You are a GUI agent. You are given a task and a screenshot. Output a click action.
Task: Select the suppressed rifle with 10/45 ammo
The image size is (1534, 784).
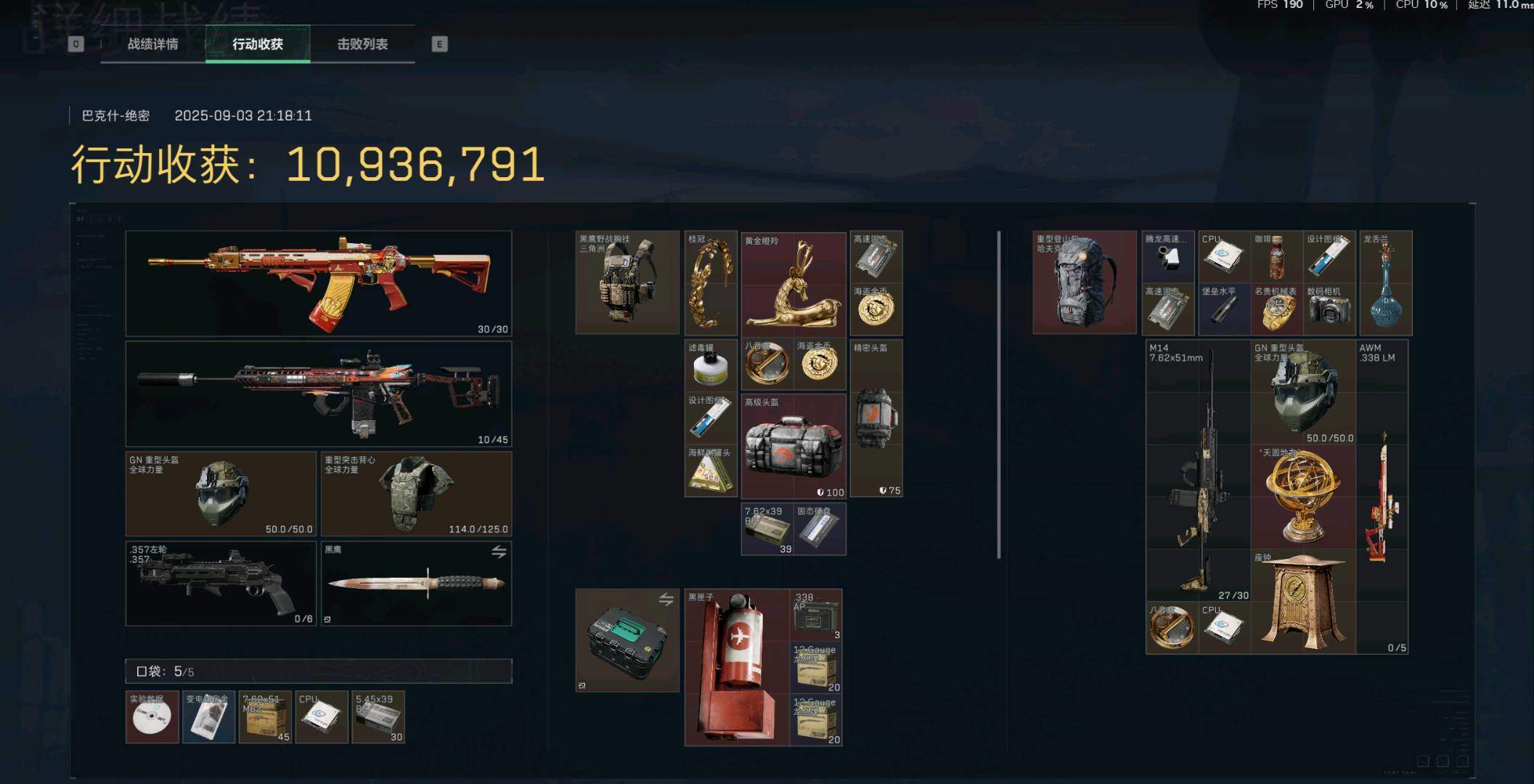click(318, 394)
